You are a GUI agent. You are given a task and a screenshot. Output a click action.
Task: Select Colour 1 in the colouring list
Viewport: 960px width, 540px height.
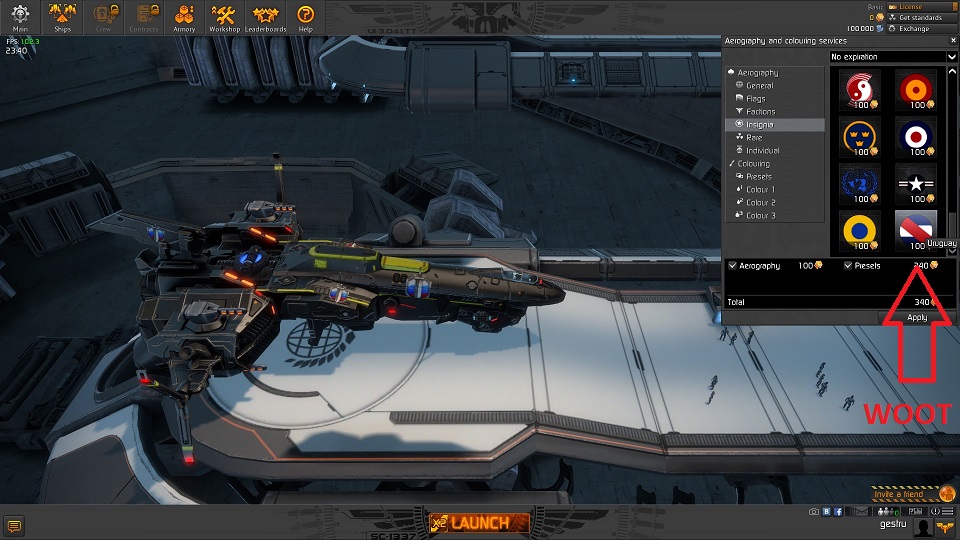758,189
